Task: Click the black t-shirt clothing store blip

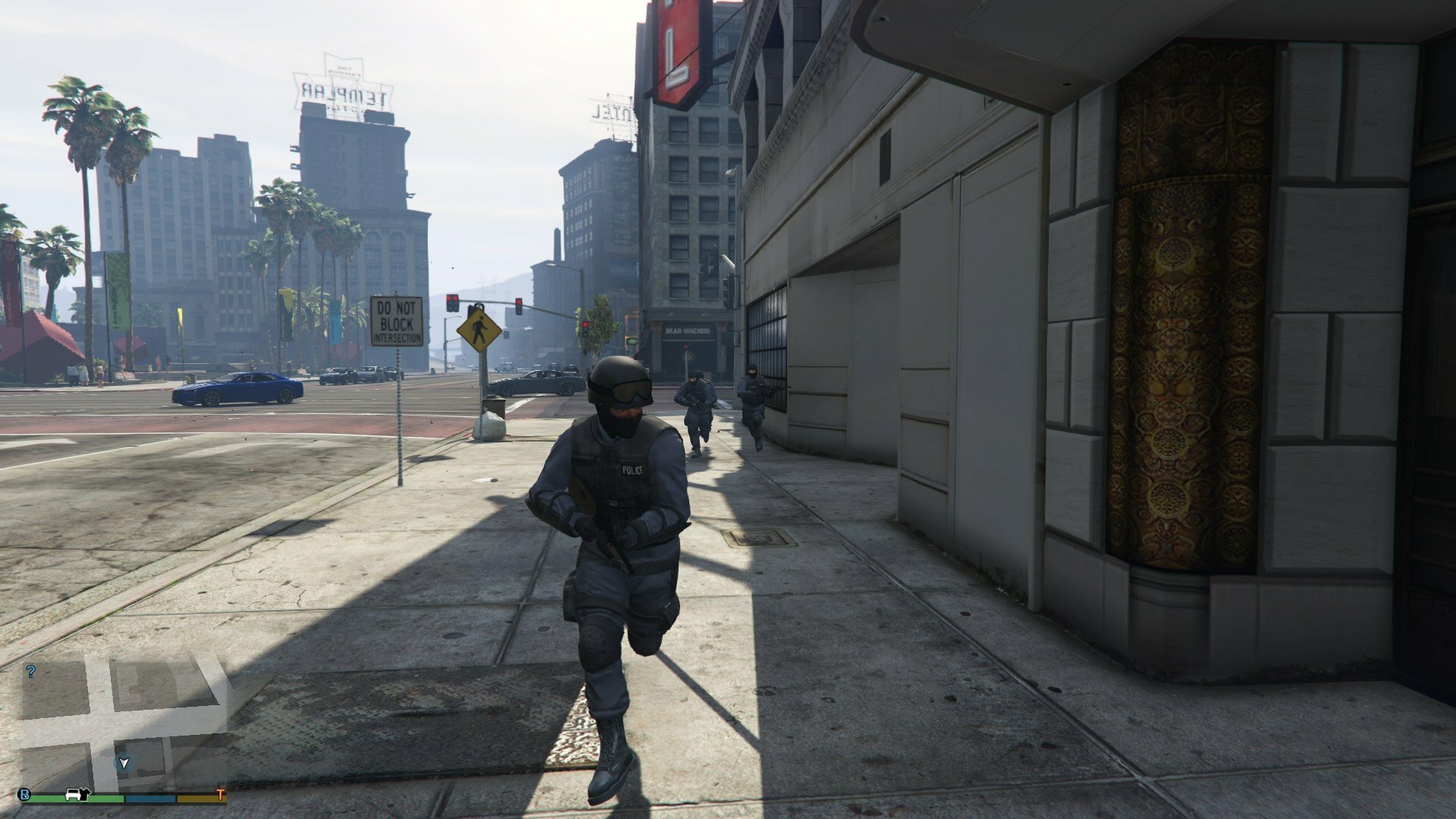Action: [x=86, y=794]
